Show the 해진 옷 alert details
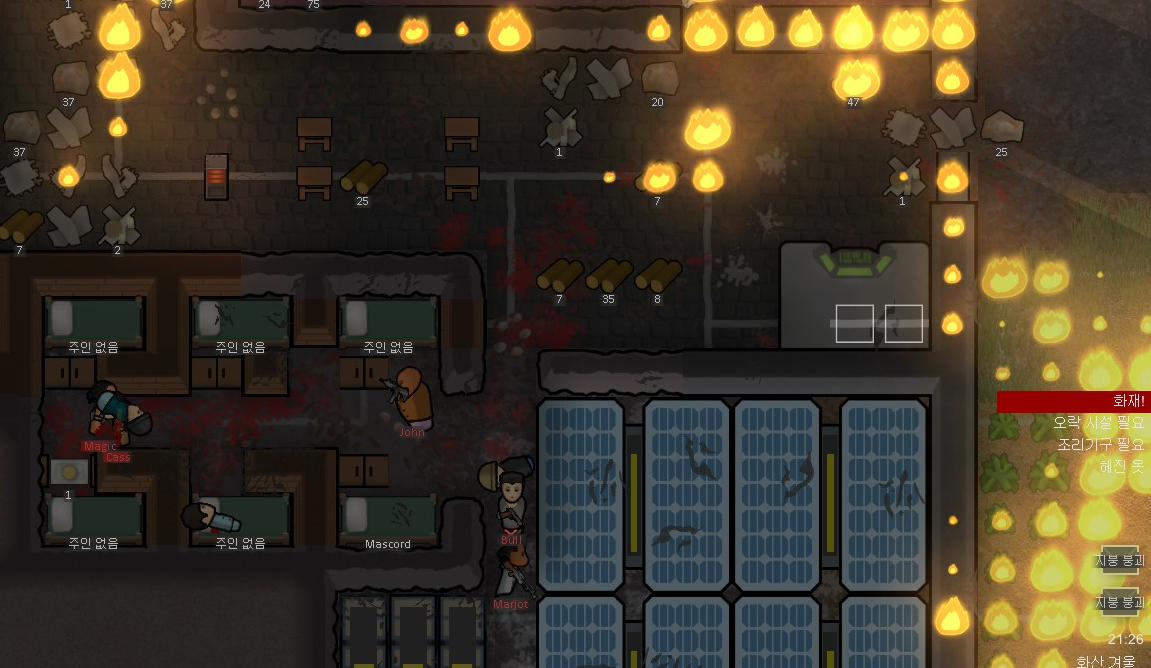The image size is (1151, 668). click(1121, 466)
